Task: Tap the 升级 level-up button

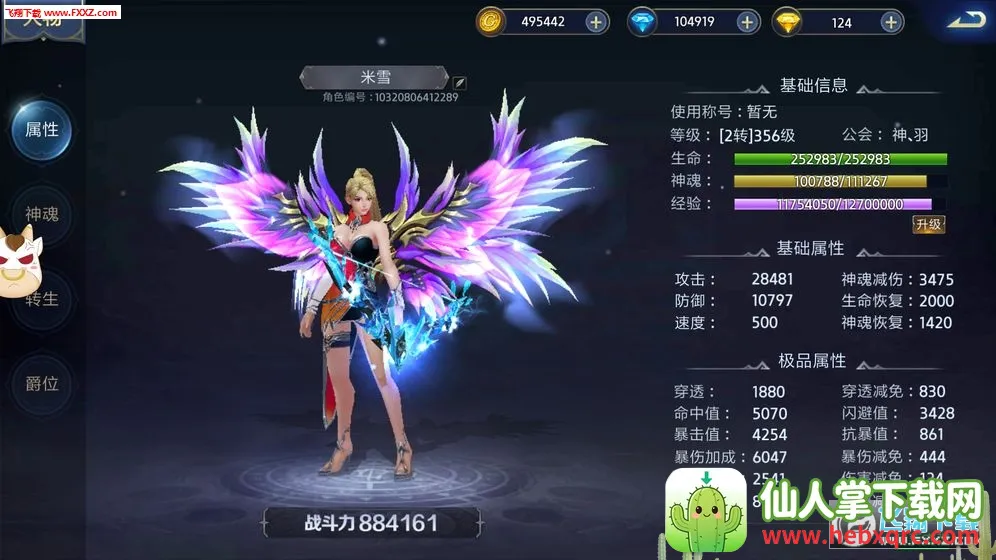Action: click(928, 224)
